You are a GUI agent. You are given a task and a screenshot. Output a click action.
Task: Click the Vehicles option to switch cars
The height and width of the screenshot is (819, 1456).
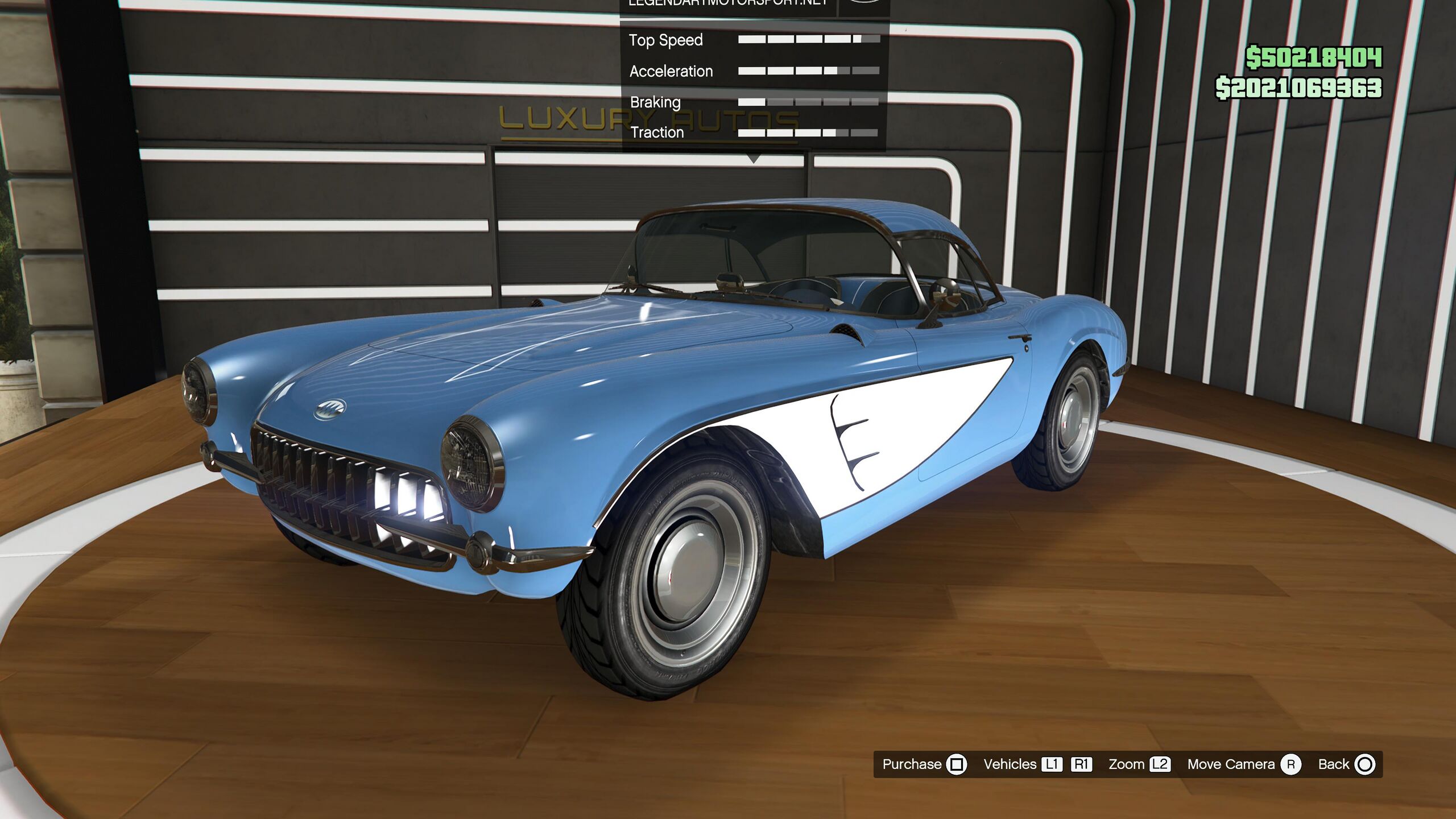(x=1037, y=764)
